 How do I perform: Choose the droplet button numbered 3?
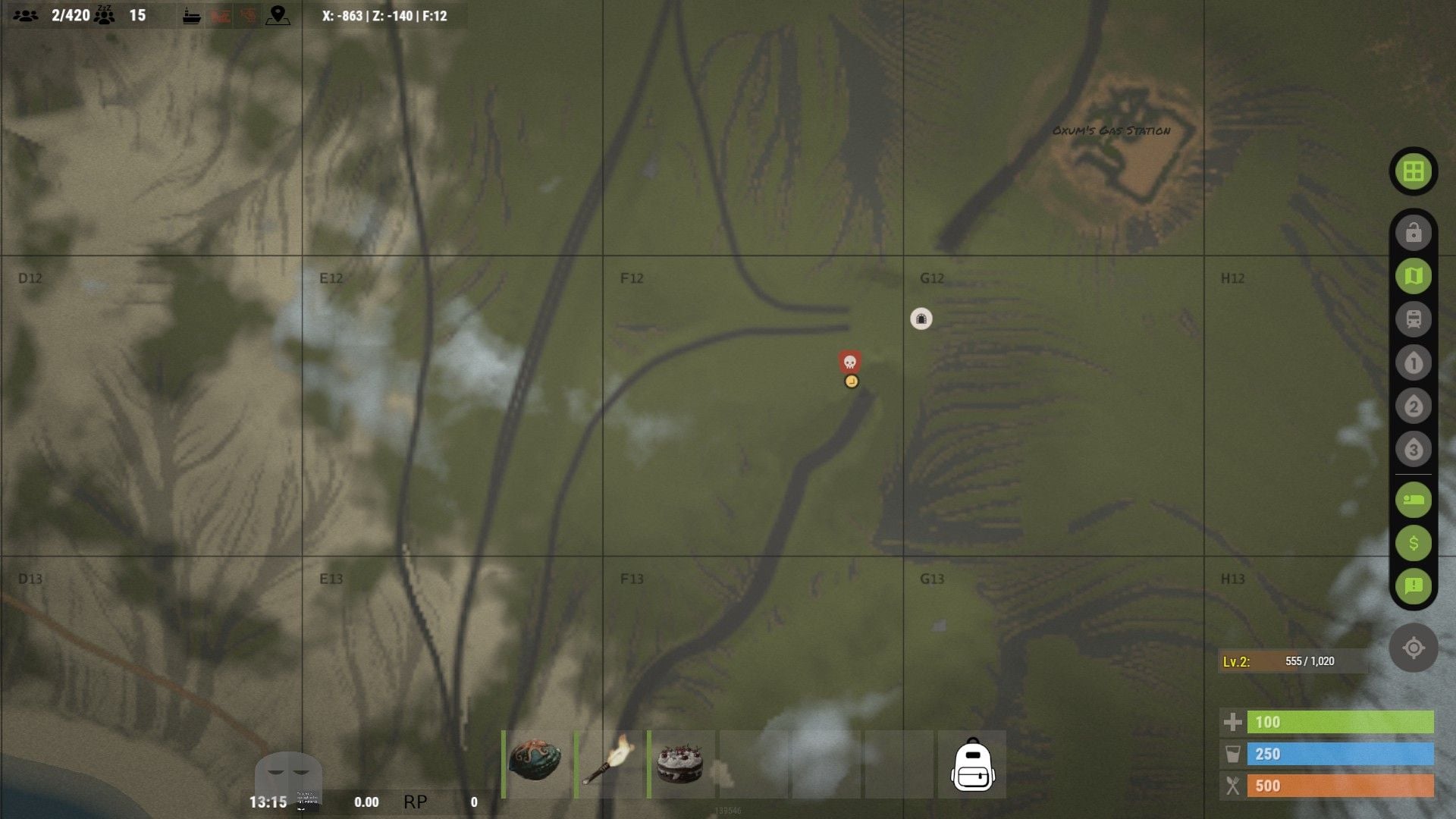click(1413, 450)
